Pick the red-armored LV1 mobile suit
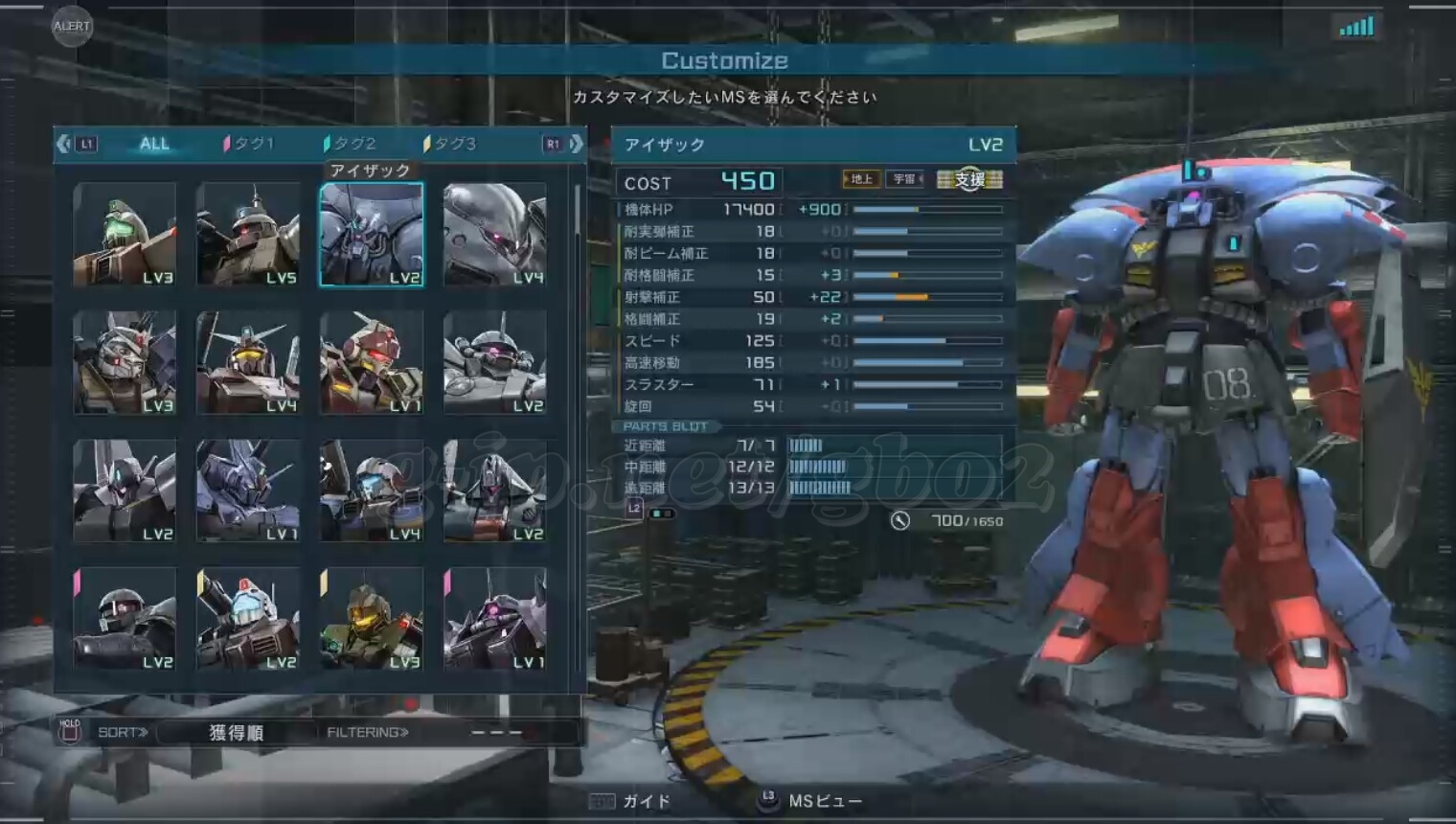 pos(372,362)
